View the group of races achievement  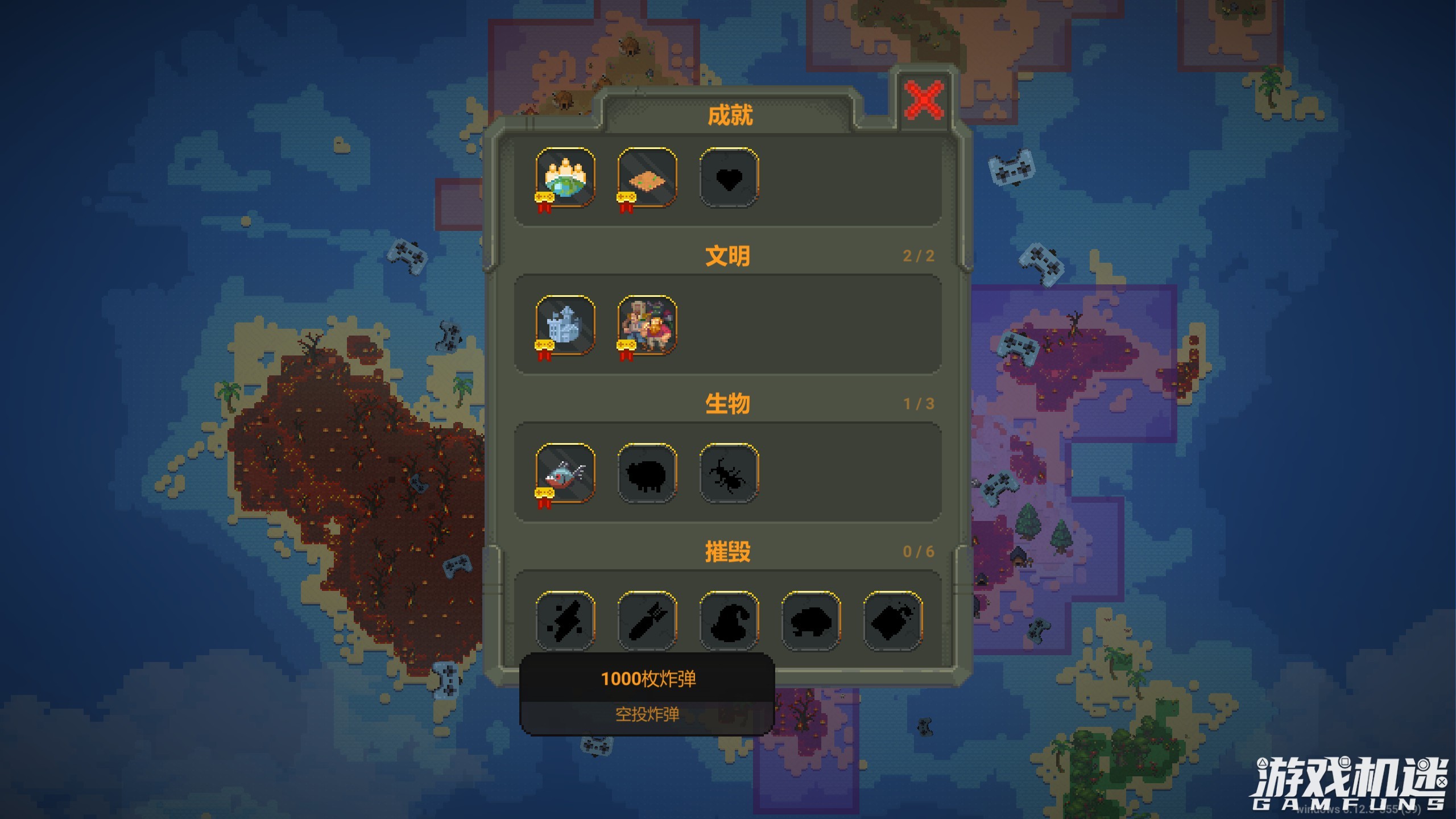point(647,325)
